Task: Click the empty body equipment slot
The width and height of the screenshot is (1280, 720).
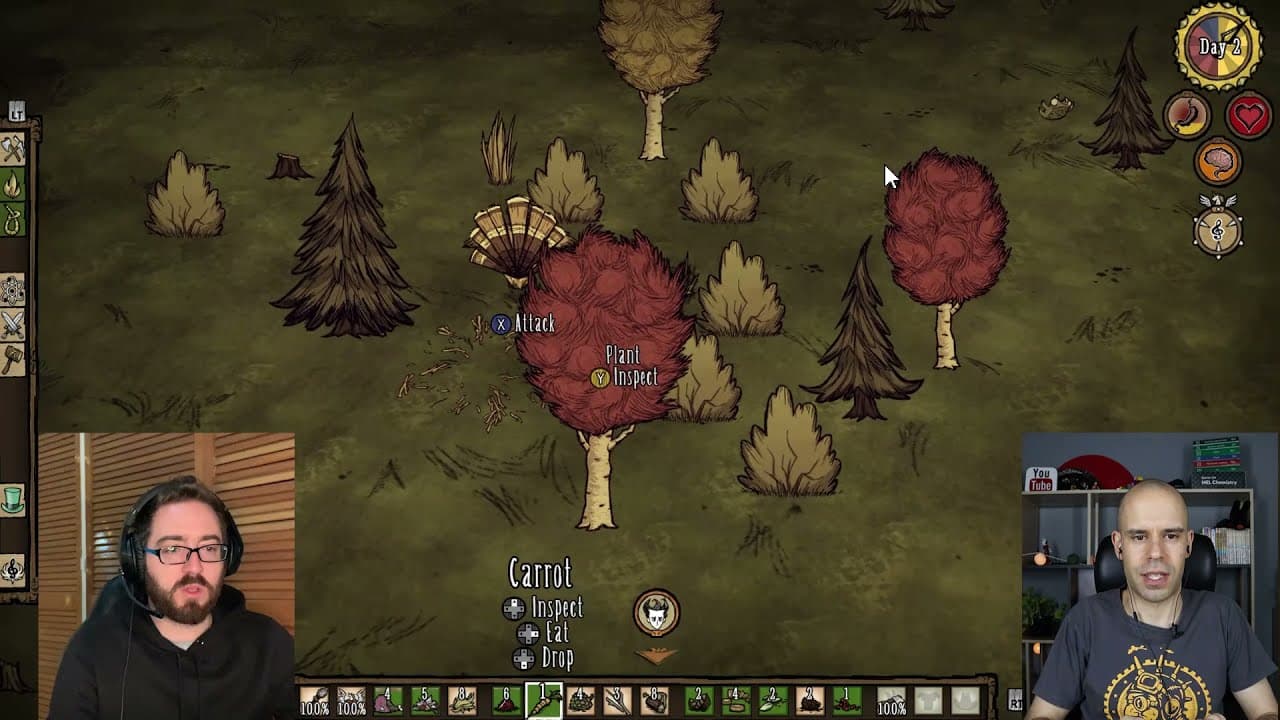Action: pos(930,700)
